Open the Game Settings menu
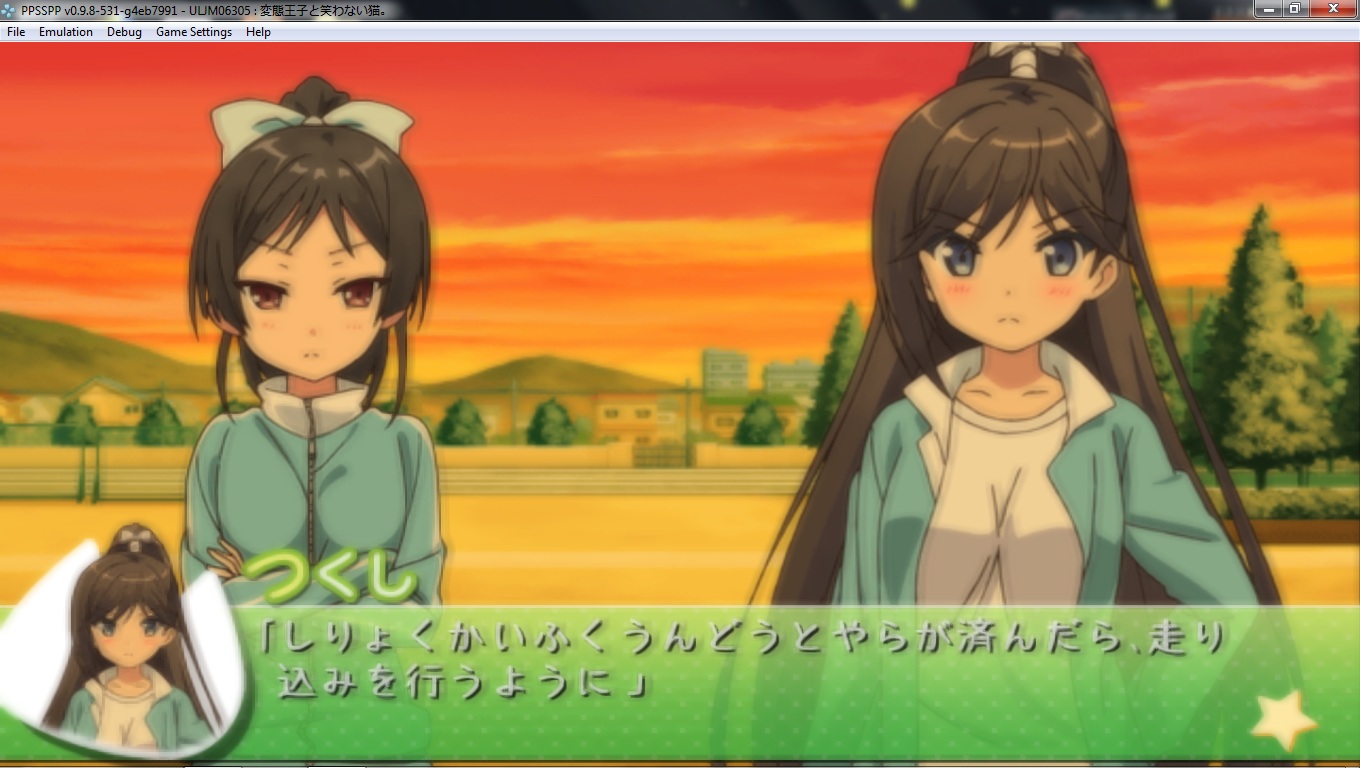The height and width of the screenshot is (768, 1360). tap(194, 32)
